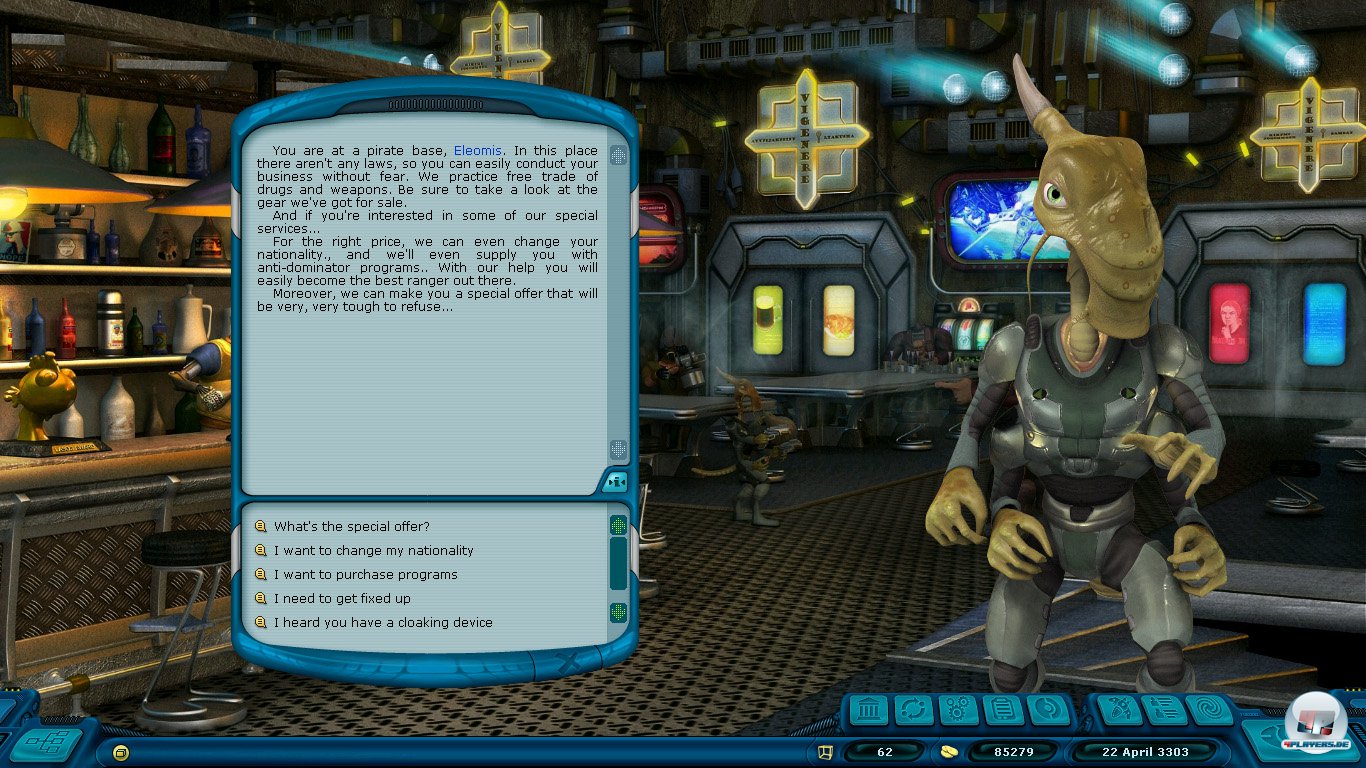This screenshot has width=1366, height=768.
Task: Choose "I want to change my nationality"
Action: (x=373, y=550)
